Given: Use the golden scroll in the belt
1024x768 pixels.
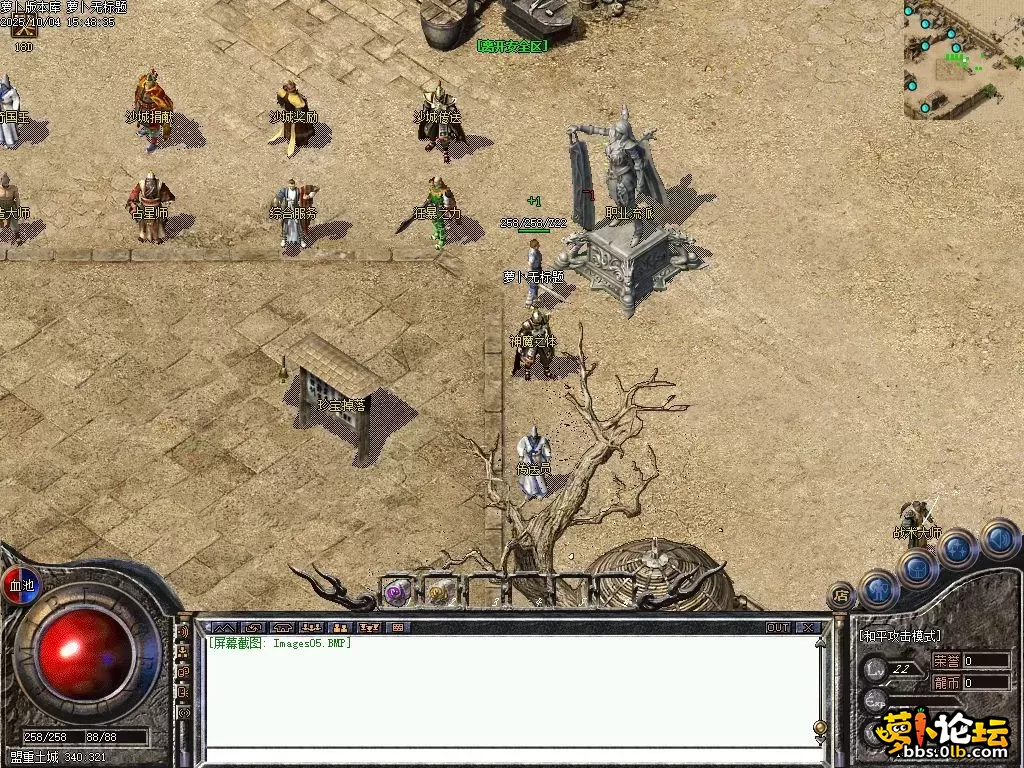Looking at the screenshot, I should tap(438, 592).
